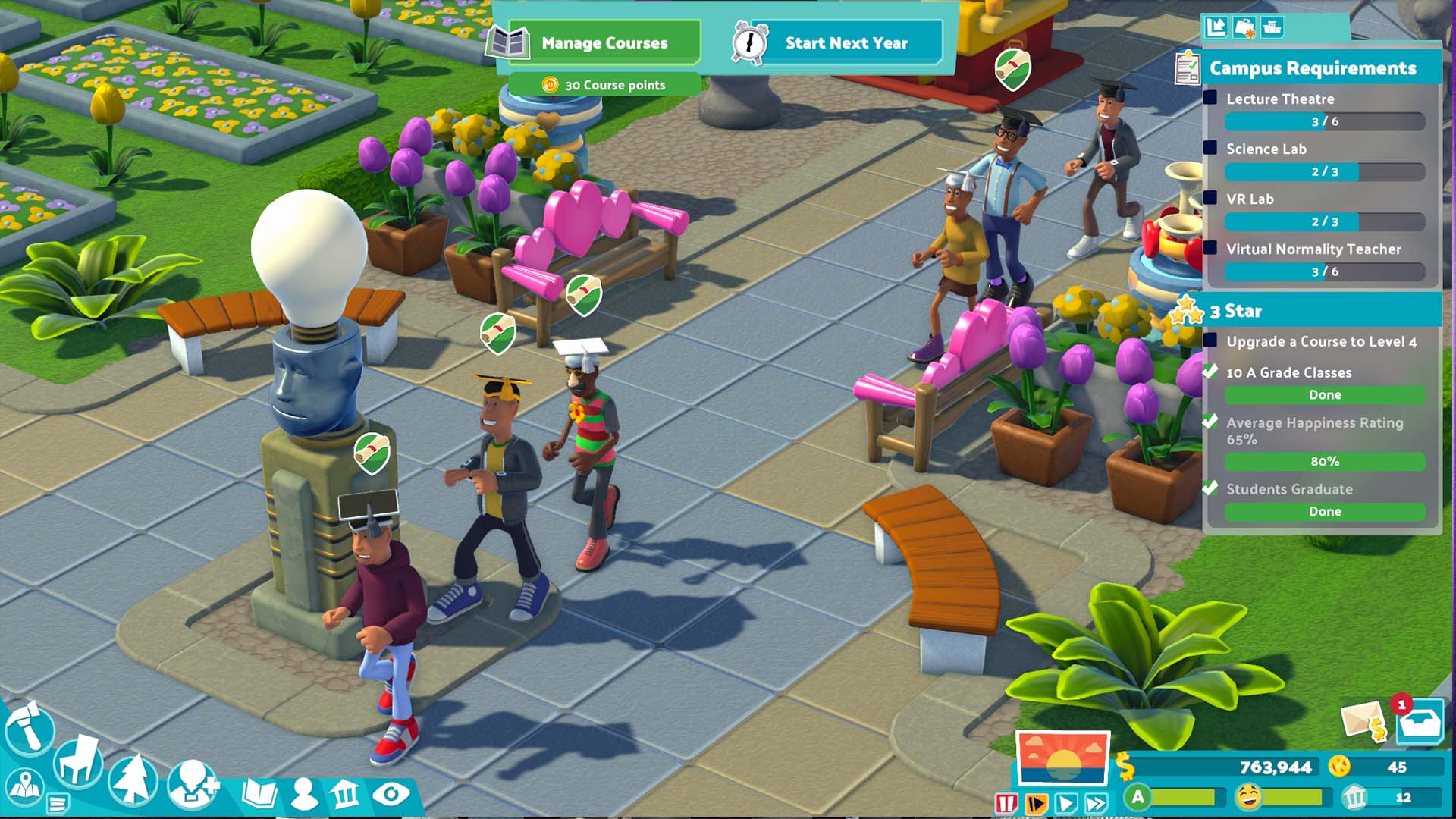
Task: Set game speed to fast forward
Action: point(1097,803)
